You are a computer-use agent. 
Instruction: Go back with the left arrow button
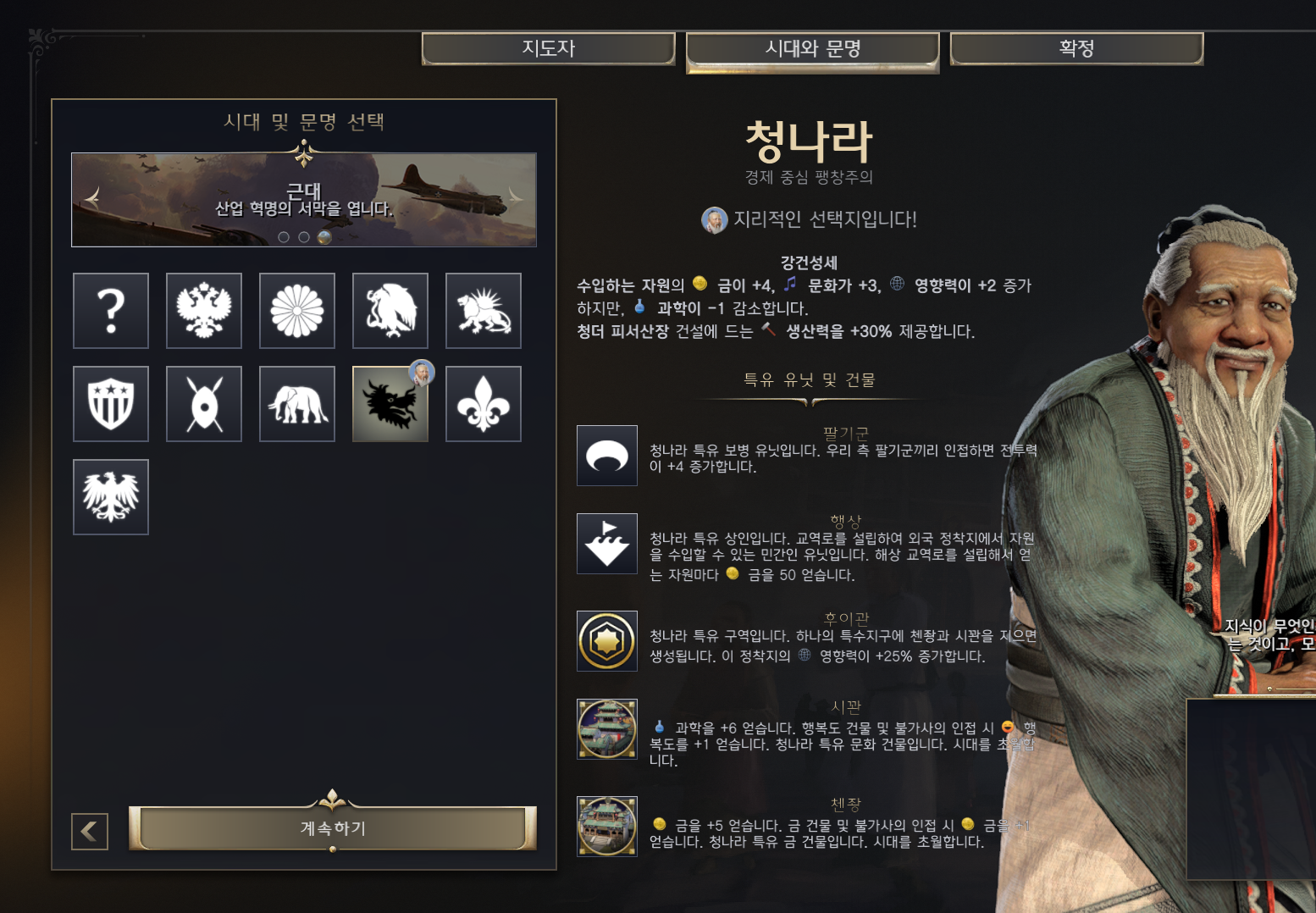pyautogui.click(x=90, y=831)
